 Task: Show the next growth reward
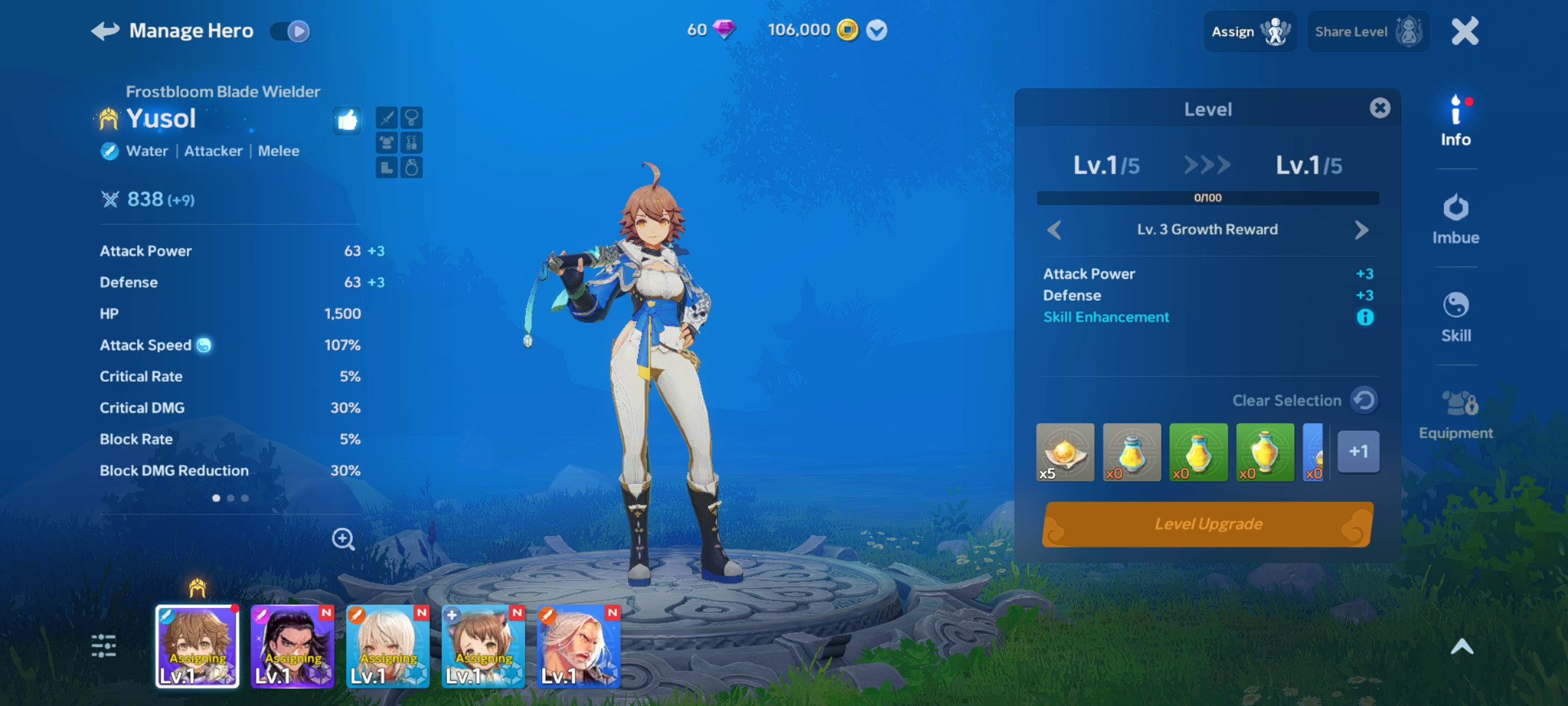(1362, 230)
